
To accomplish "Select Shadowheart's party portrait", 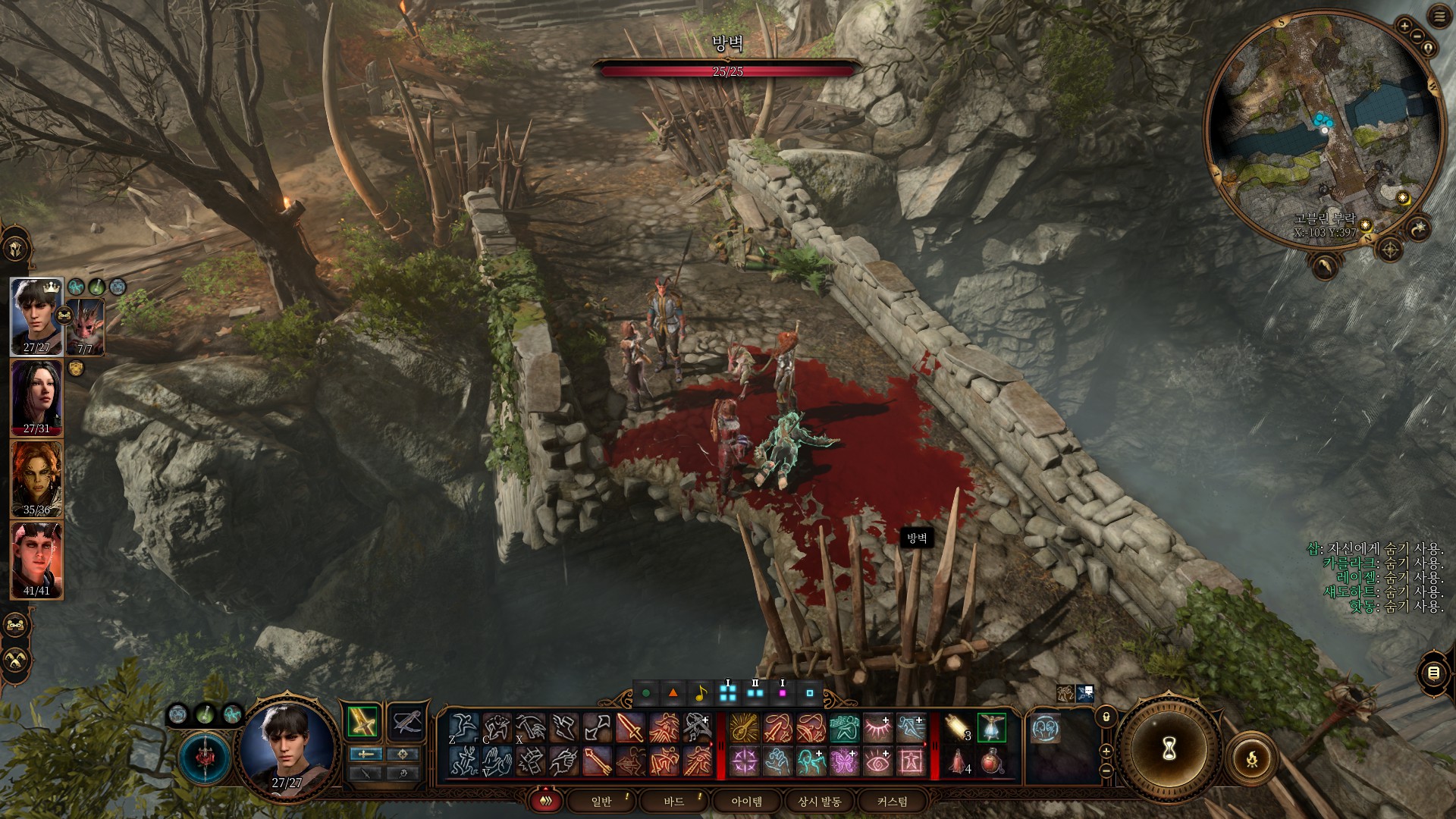I will pyautogui.click(x=36, y=397).
